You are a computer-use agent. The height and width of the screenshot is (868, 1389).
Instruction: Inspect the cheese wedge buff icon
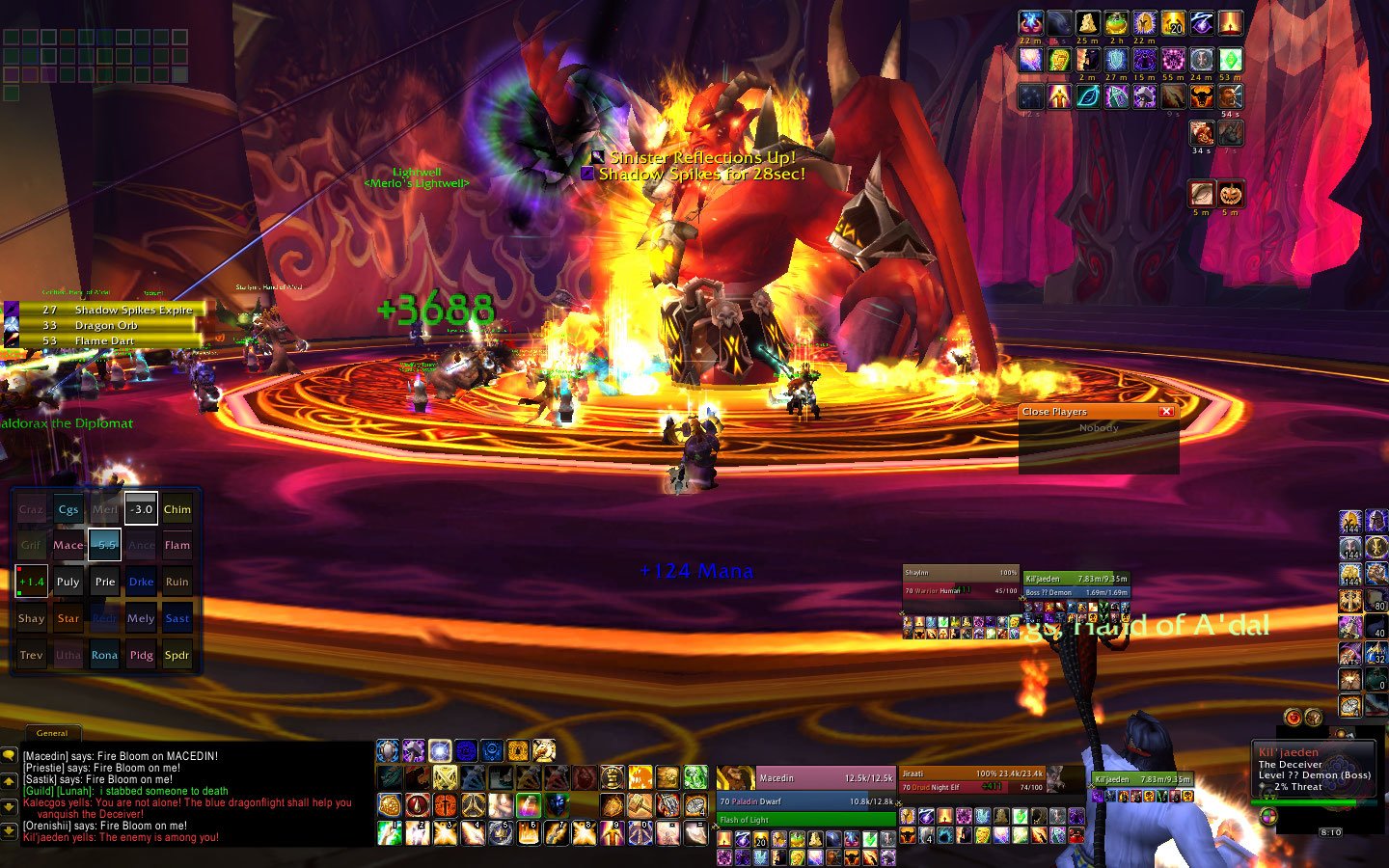[x=1087, y=23]
